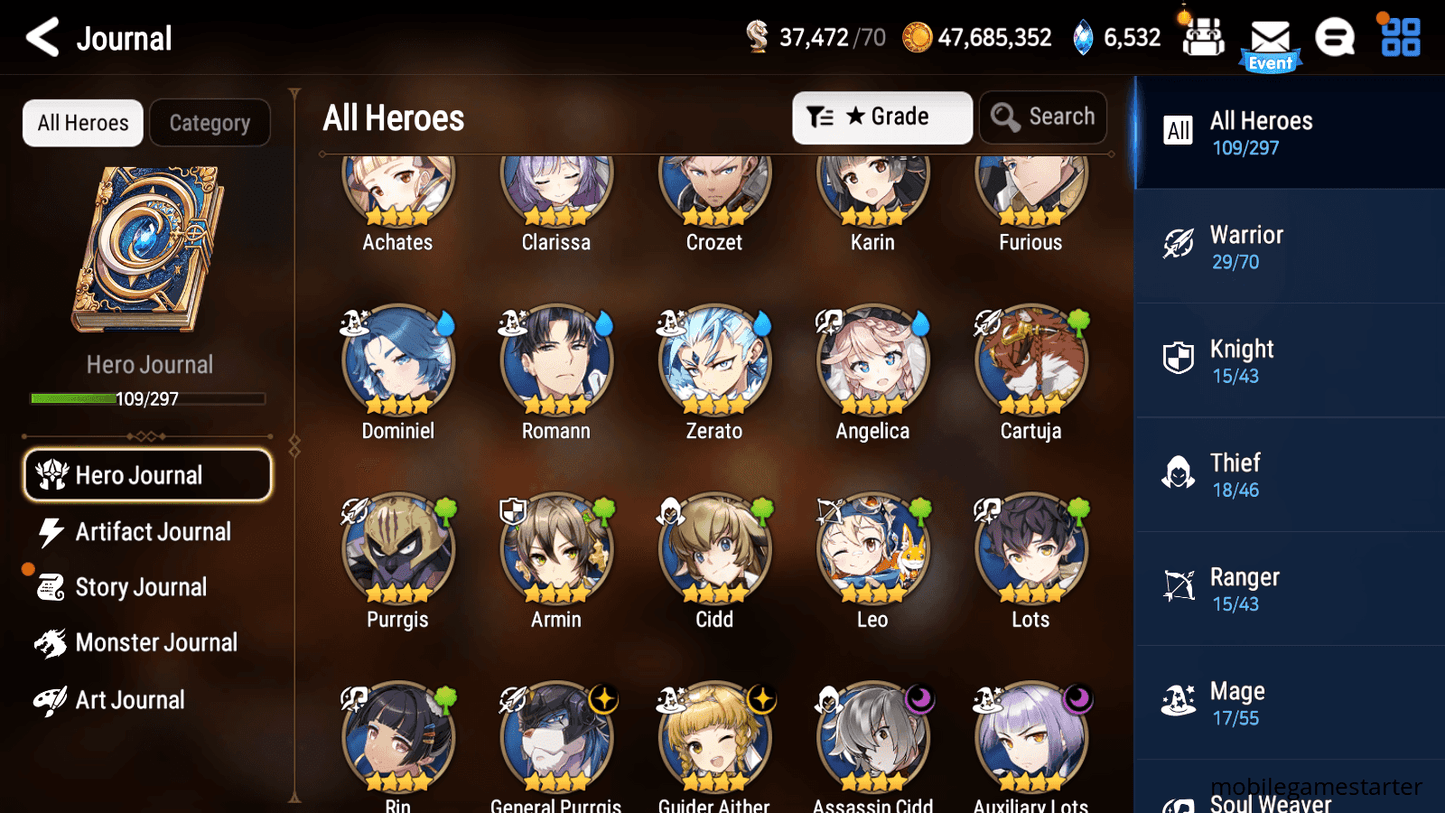Image resolution: width=1445 pixels, height=813 pixels.
Task: Click the Hero Journal progress bar
Action: click(148, 398)
